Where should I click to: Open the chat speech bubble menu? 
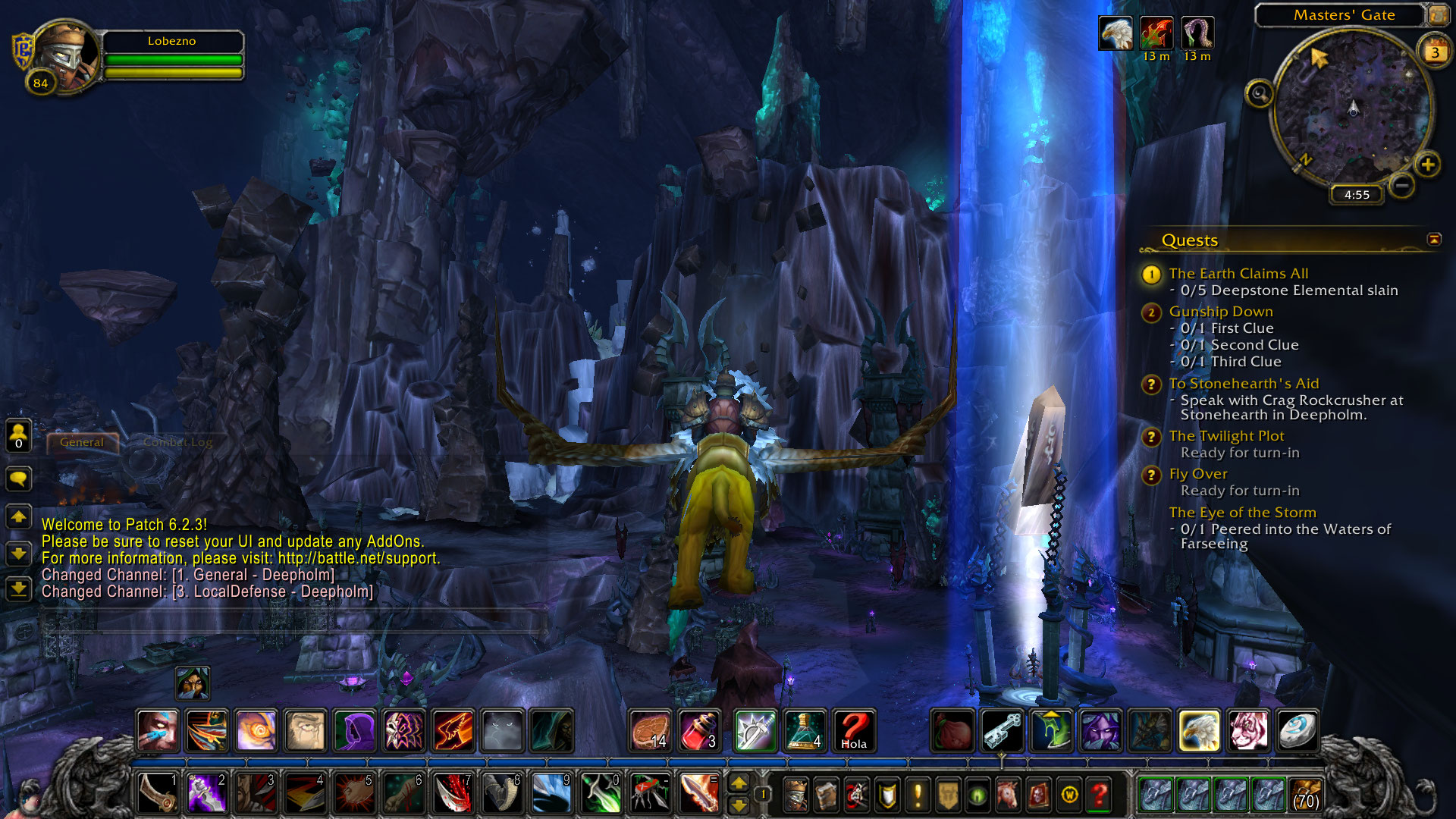(19, 479)
